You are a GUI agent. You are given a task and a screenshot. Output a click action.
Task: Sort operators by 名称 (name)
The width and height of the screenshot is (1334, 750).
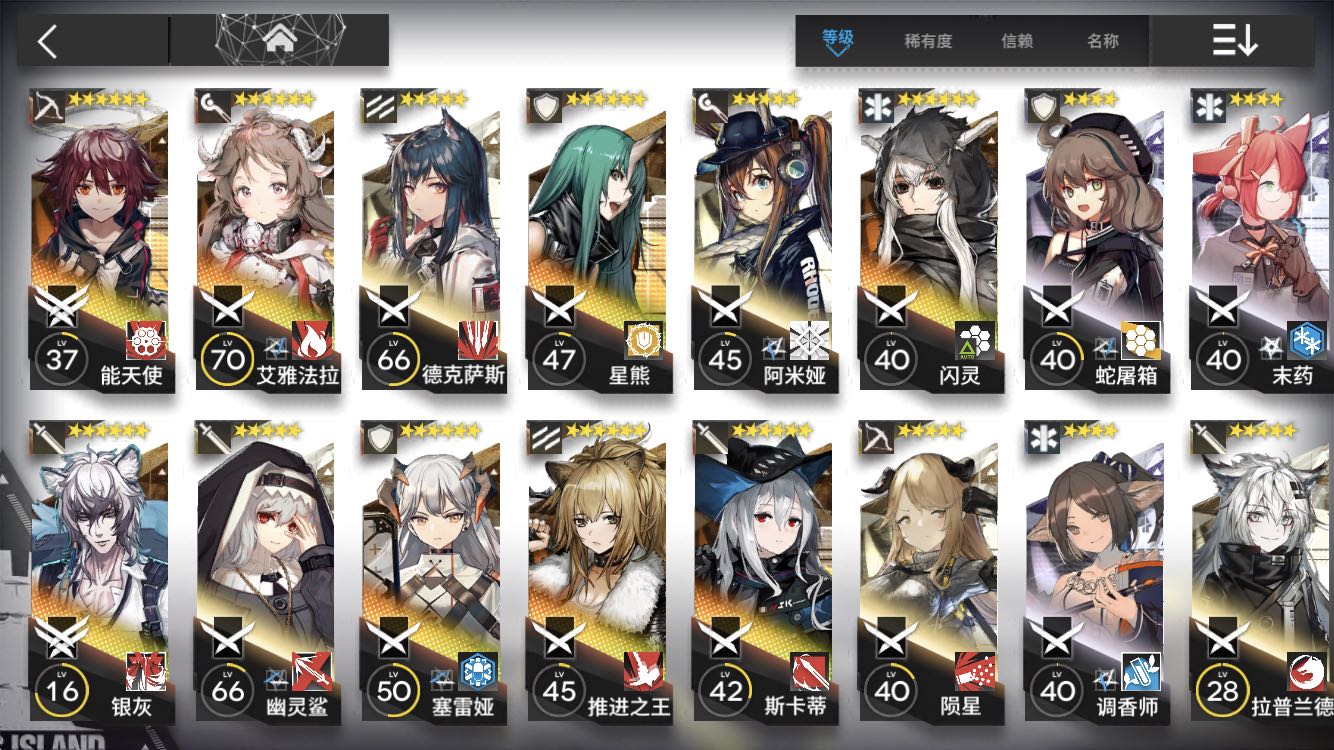click(1103, 41)
